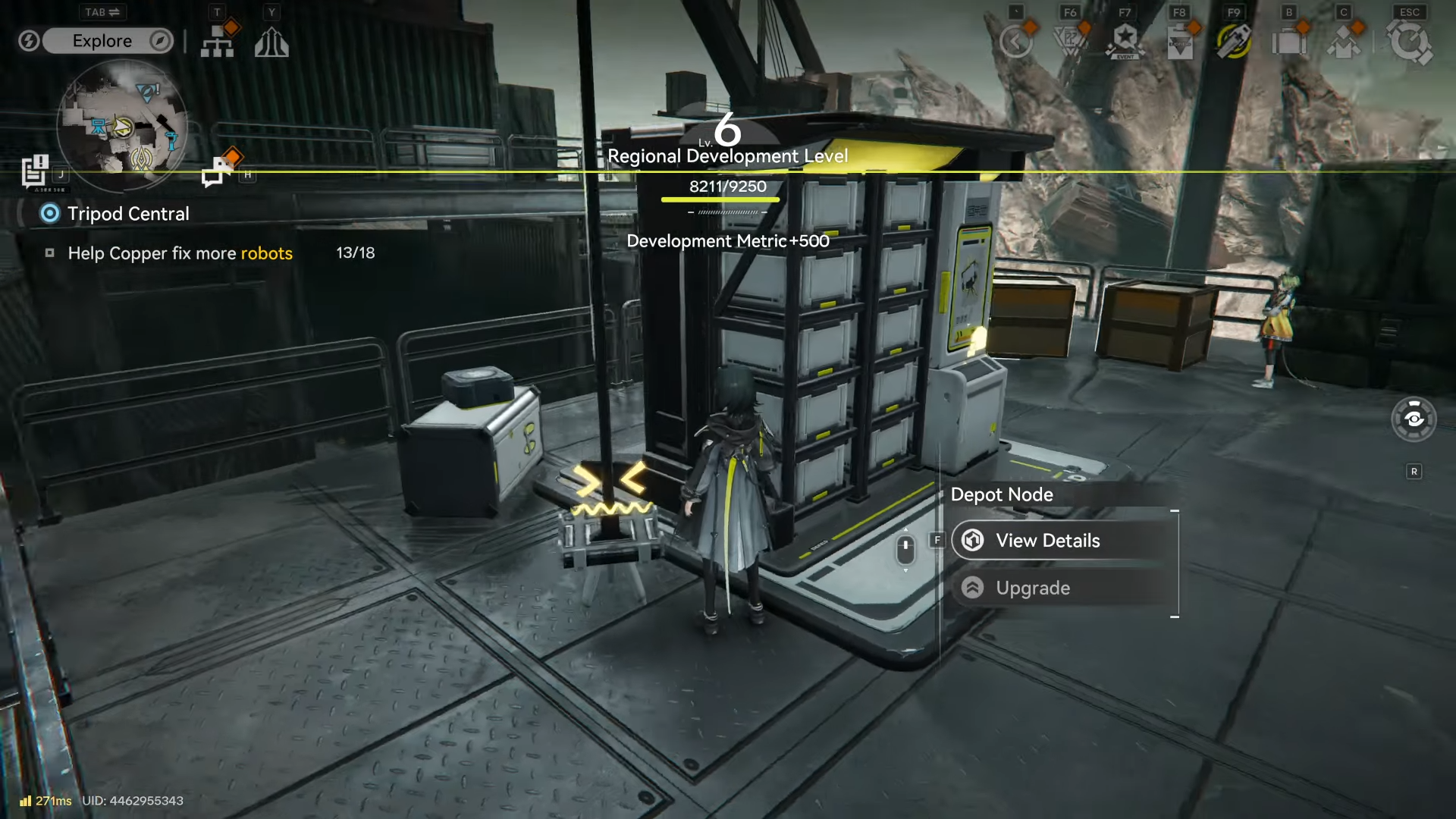1456x819 pixels.
Task: Open the inverted-triangle emblem icon in top bar
Action: (1070, 42)
